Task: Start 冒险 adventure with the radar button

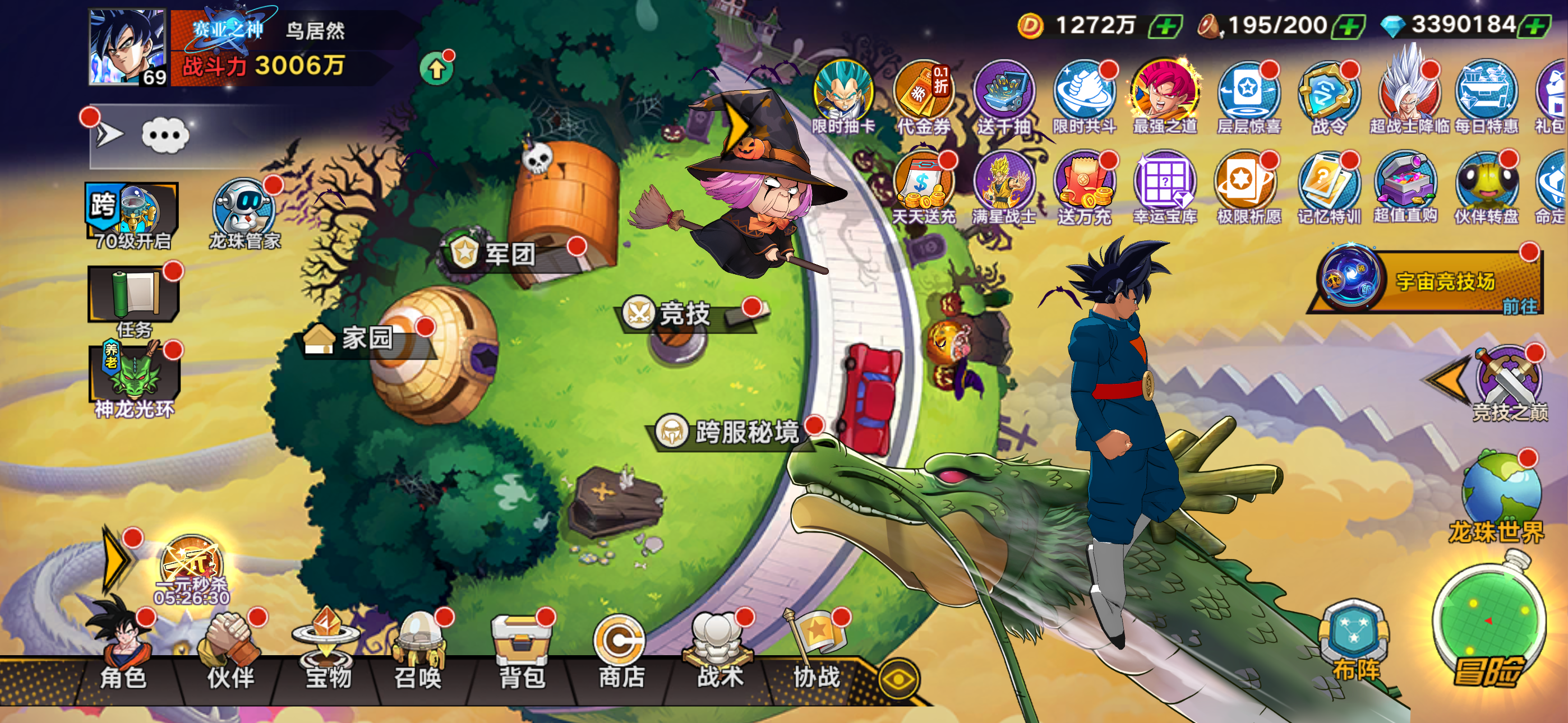Action: [x=1488, y=627]
